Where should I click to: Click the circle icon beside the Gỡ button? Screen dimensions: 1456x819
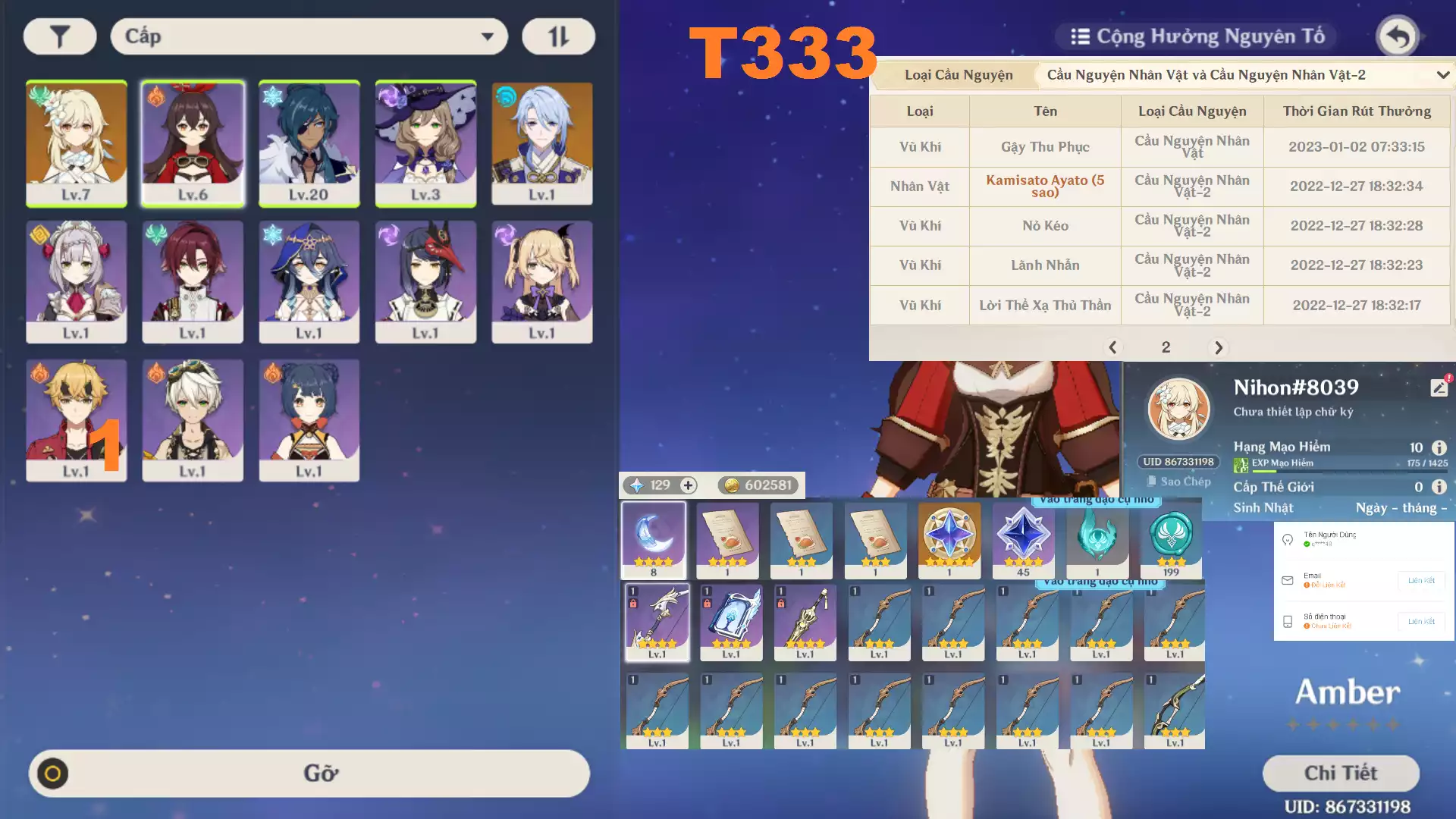55,773
